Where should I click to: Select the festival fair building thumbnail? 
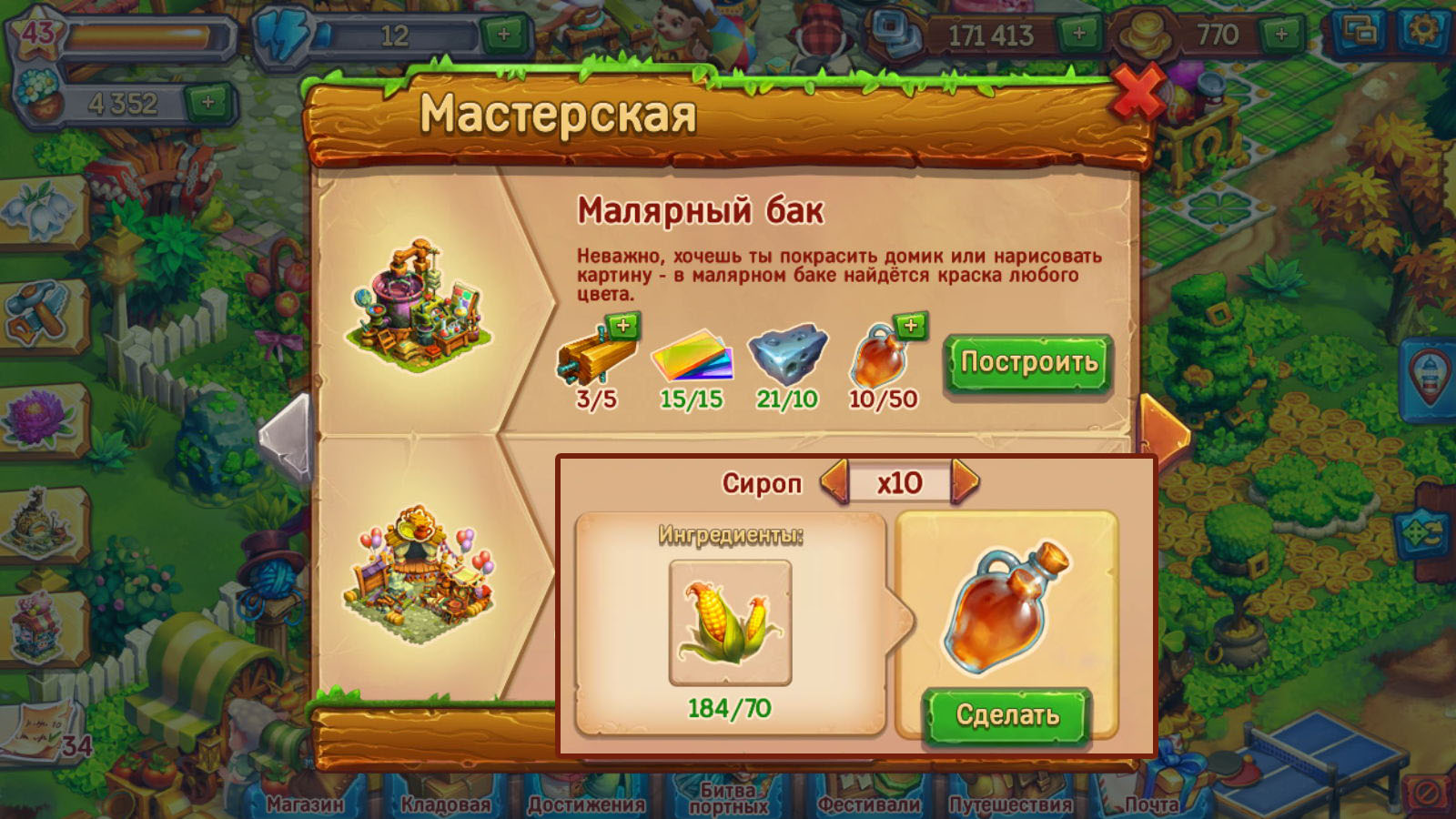420,573
